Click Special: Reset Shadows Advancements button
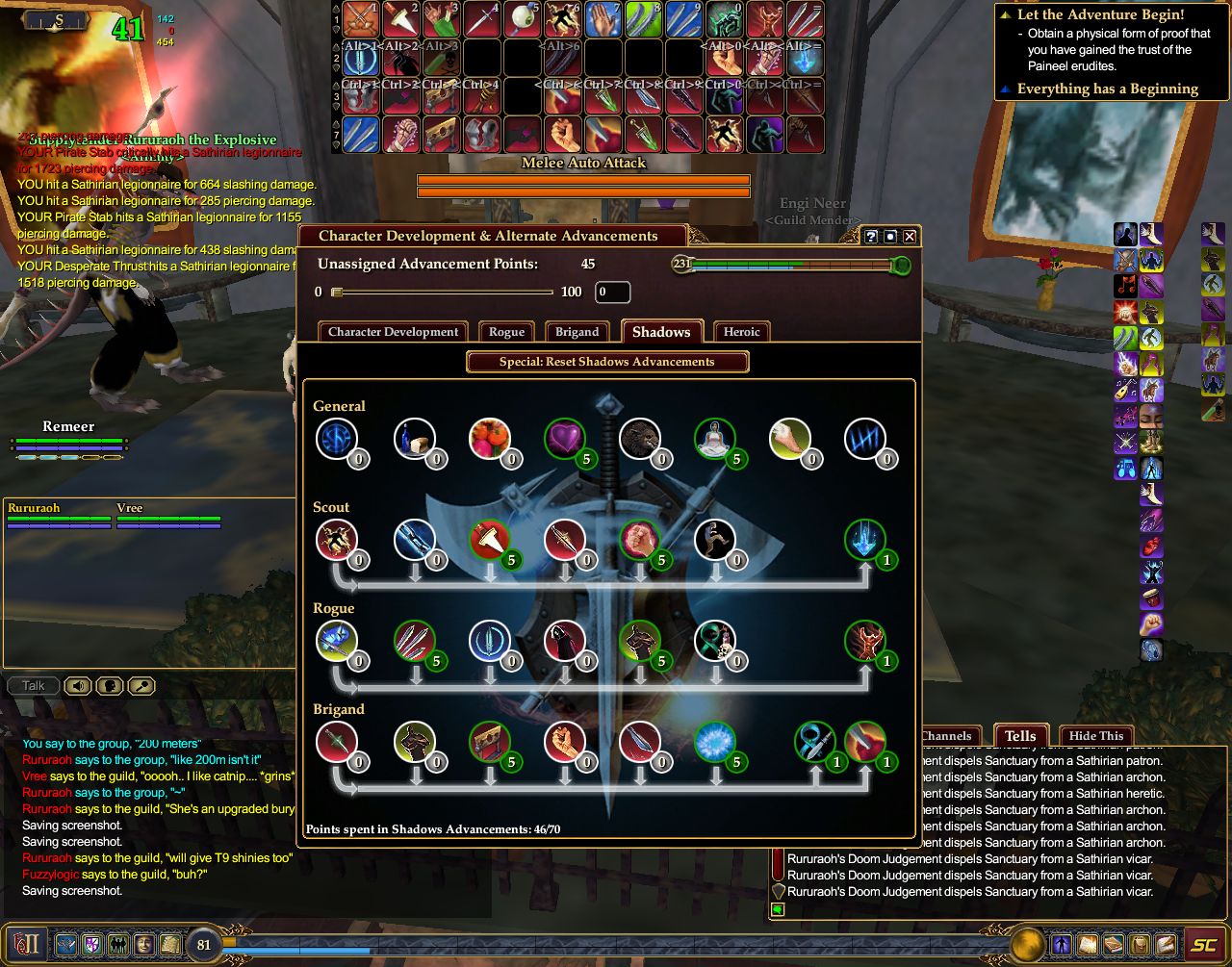The width and height of the screenshot is (1232, 967). click(606, 362)
